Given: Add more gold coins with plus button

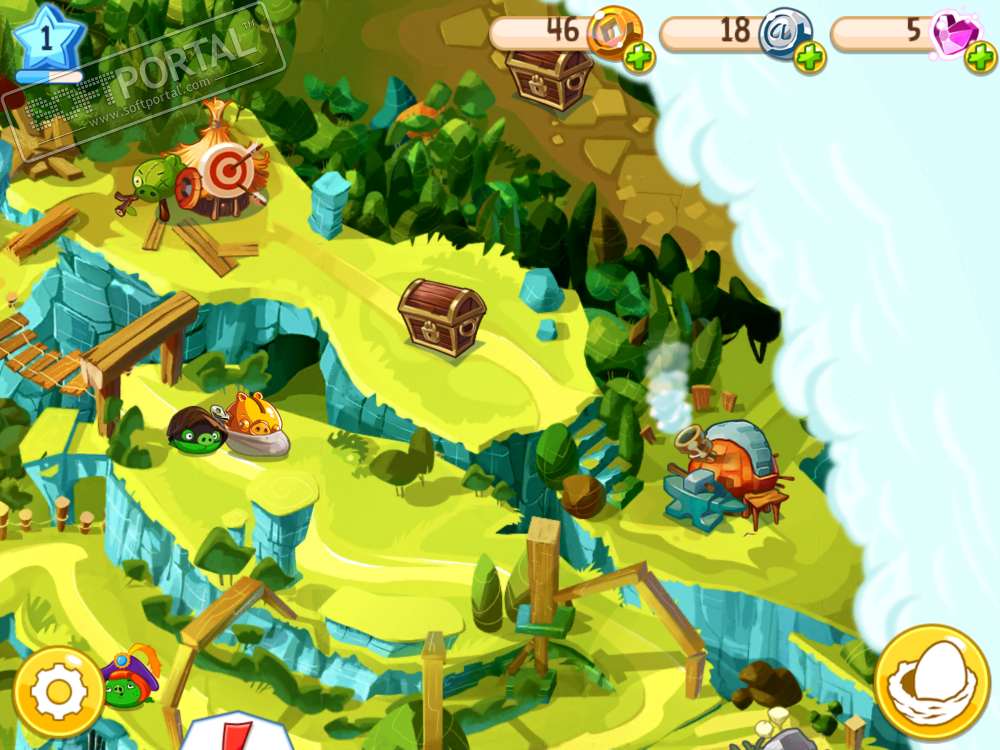Looking at the screenshot, I should (x=640, y=58).
